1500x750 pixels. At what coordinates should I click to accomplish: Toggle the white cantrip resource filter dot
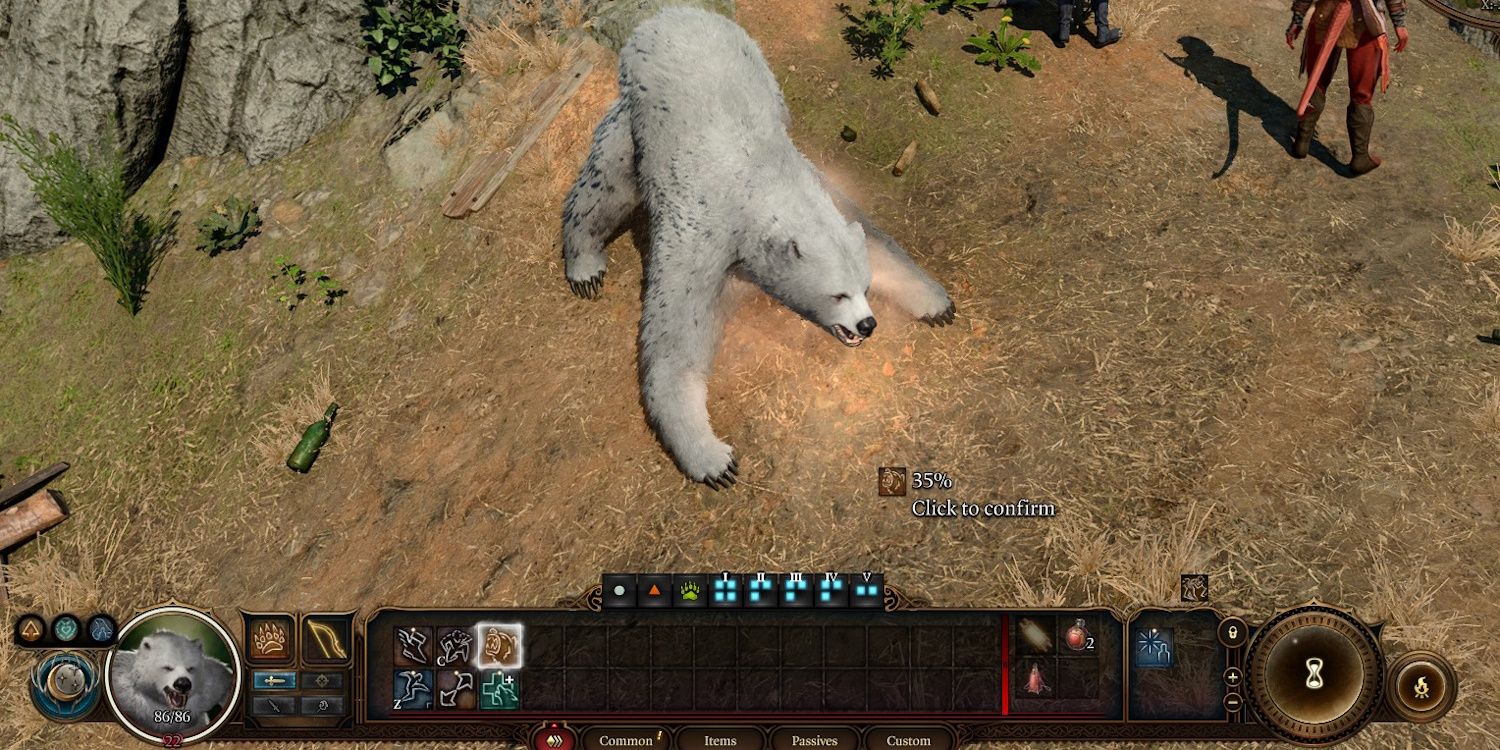coord(619,590)
